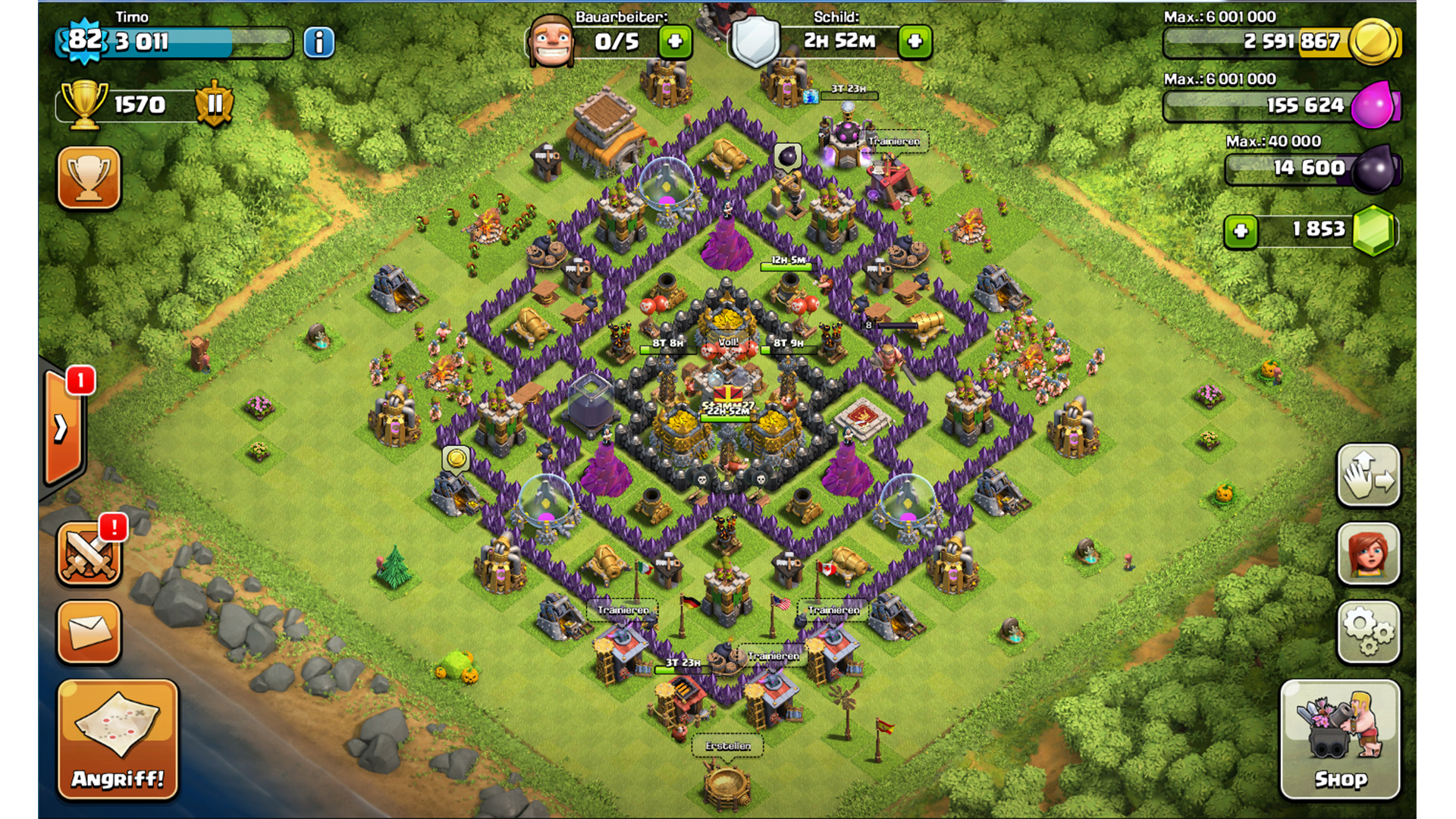Tap the league shield badge
Viewport: 1456px width, 819px height.
215,104
